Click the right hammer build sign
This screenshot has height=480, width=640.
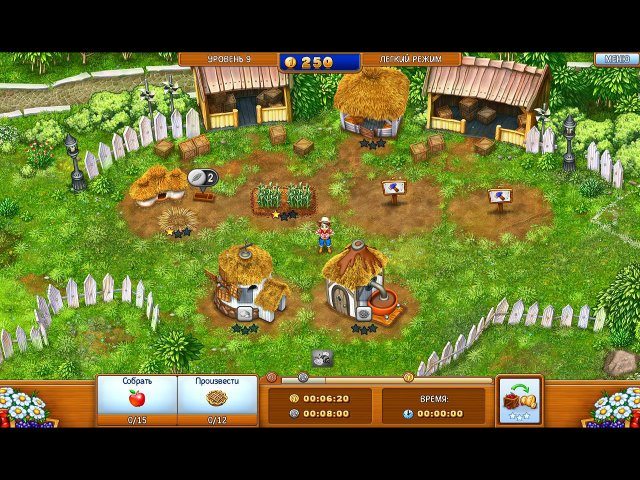tap(500, 197)
